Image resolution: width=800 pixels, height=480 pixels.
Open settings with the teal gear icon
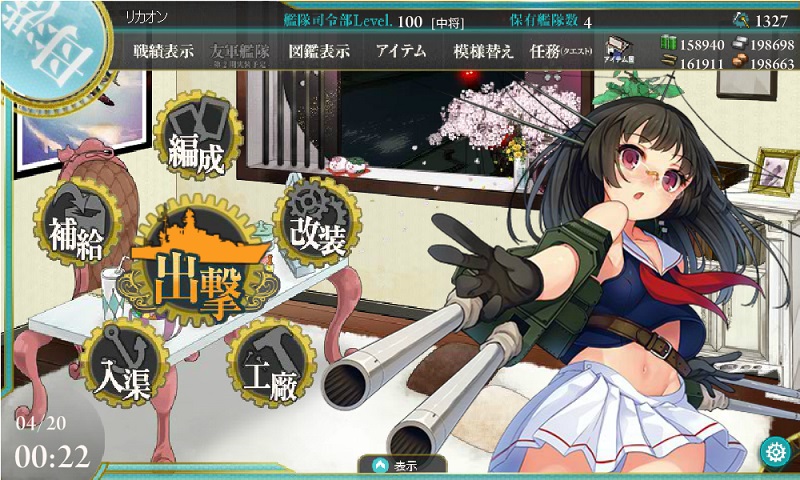pos(774,451)
